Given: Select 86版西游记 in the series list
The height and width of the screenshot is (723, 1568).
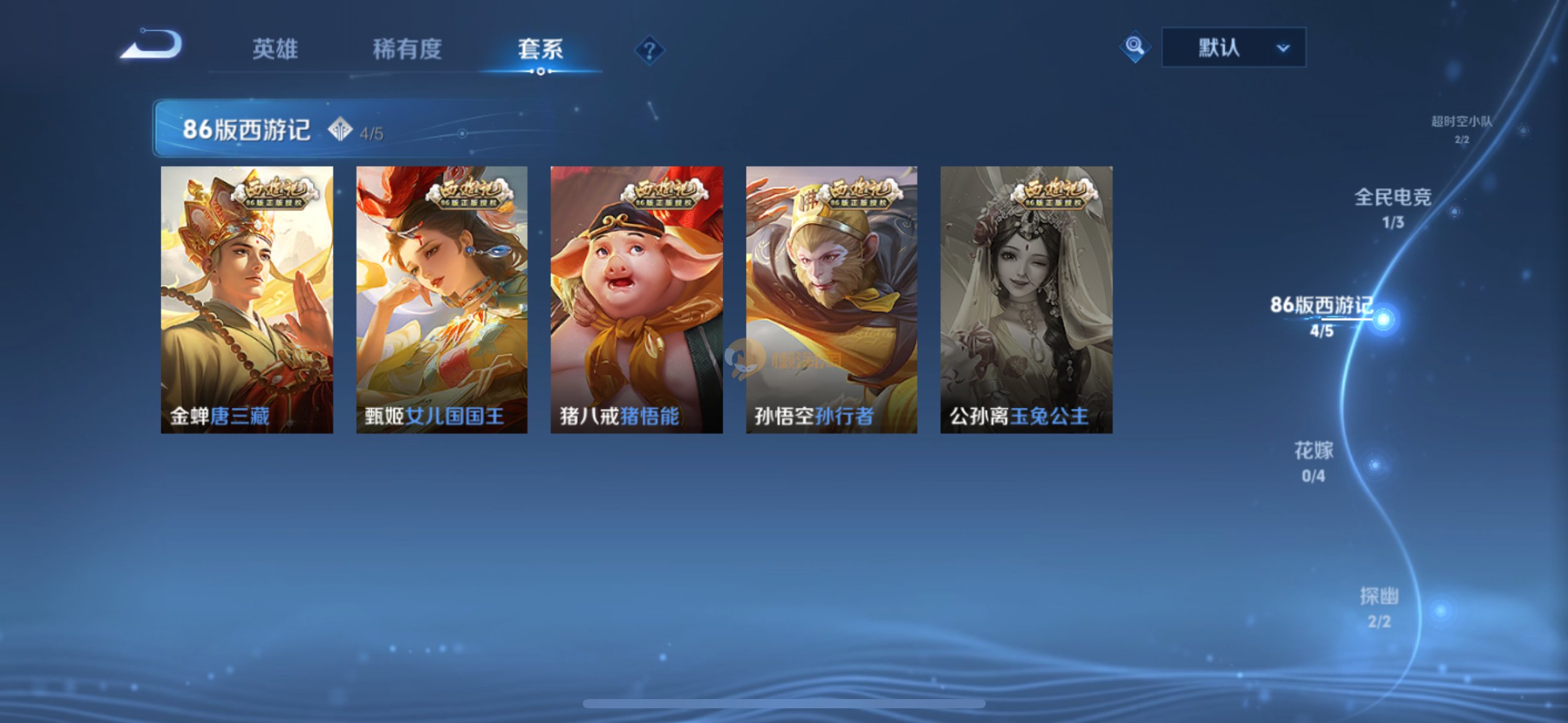Looking at the screenshot, I should coord(1322,315).
